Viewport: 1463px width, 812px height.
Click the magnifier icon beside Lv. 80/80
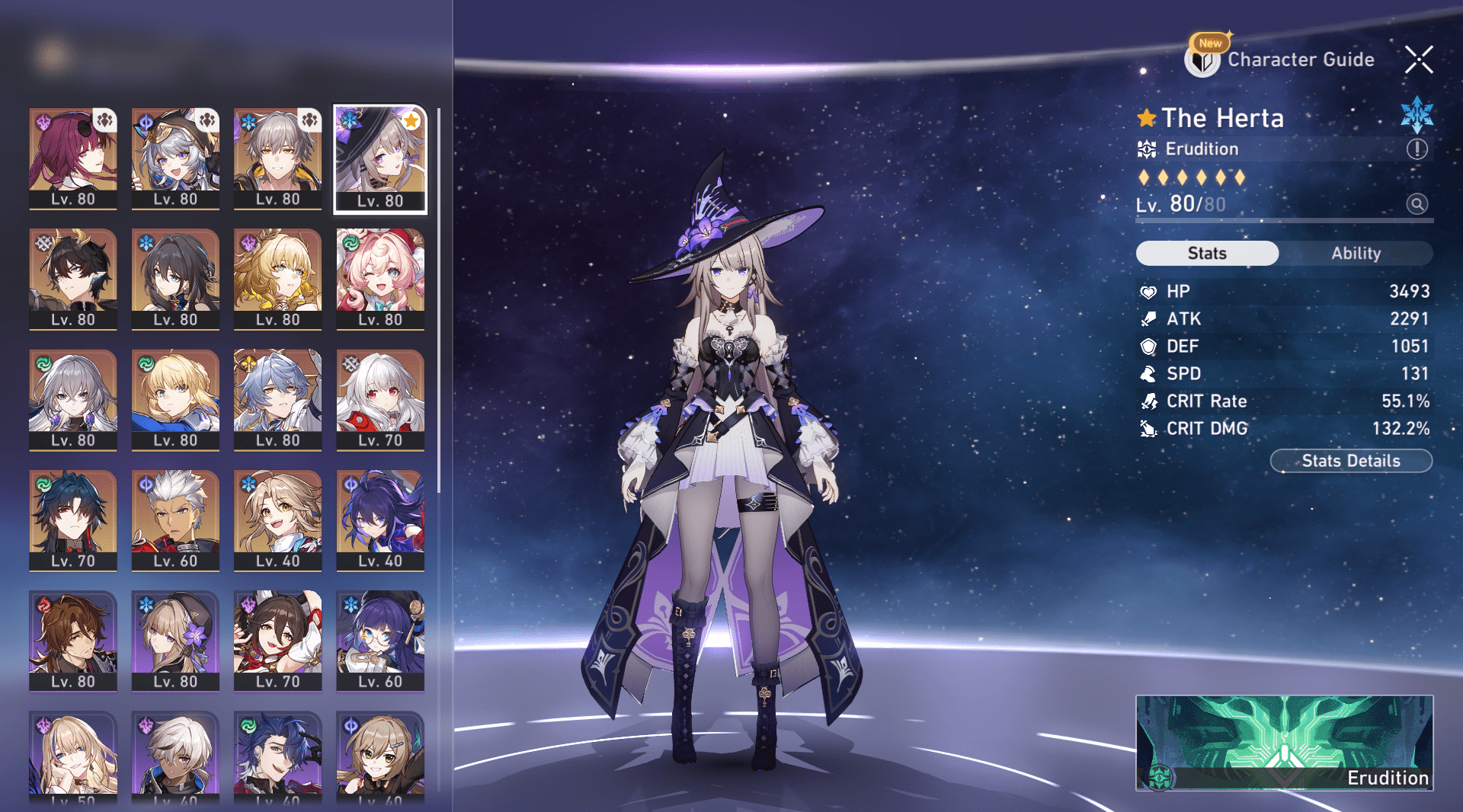coord(1416,204)
